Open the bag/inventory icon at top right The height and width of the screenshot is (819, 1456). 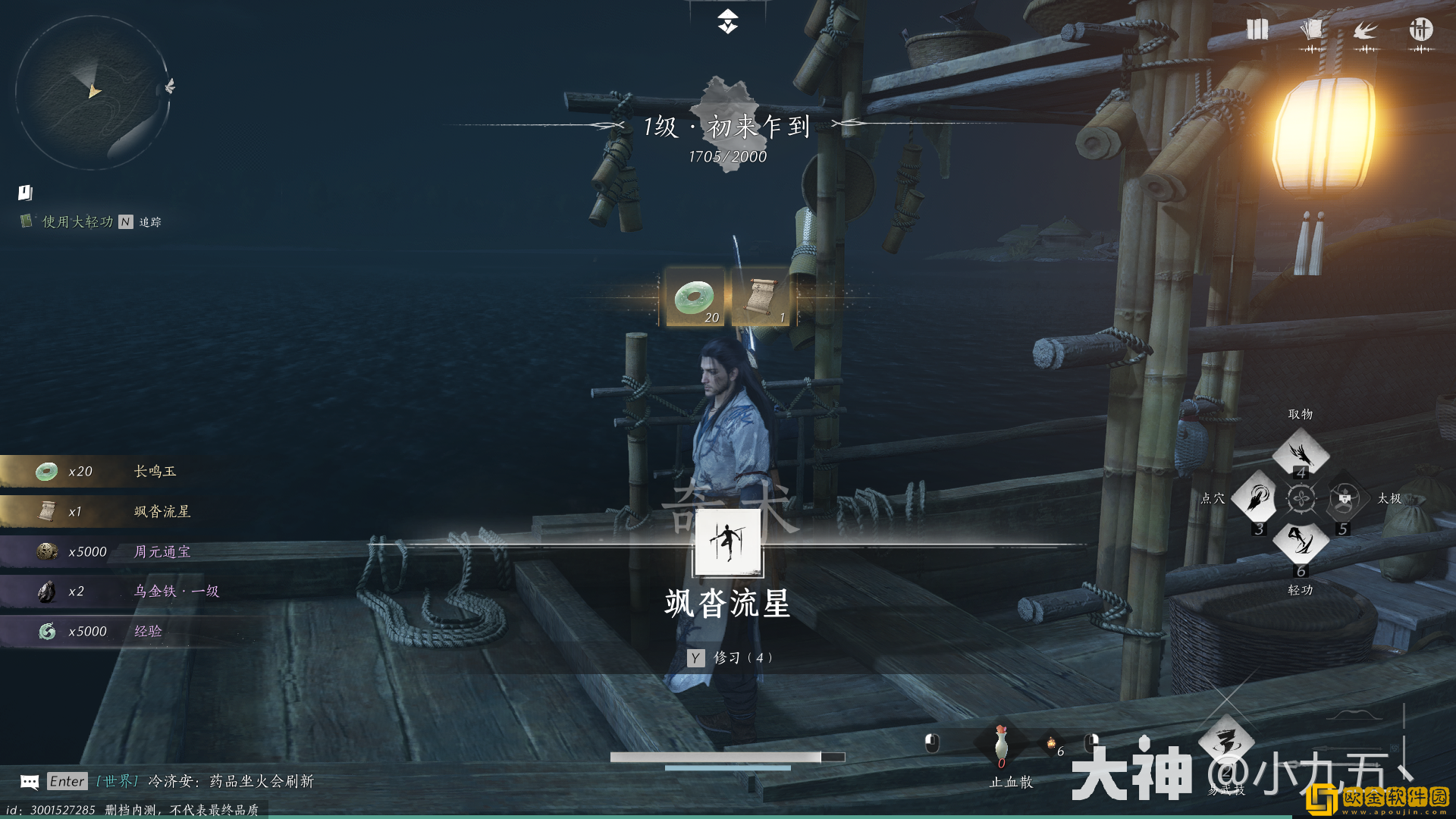1257,30
